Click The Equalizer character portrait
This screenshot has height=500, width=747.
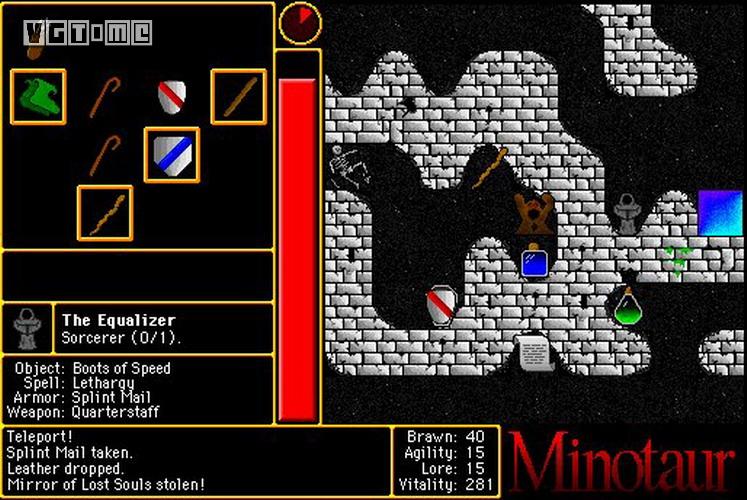tap(26, 328)
